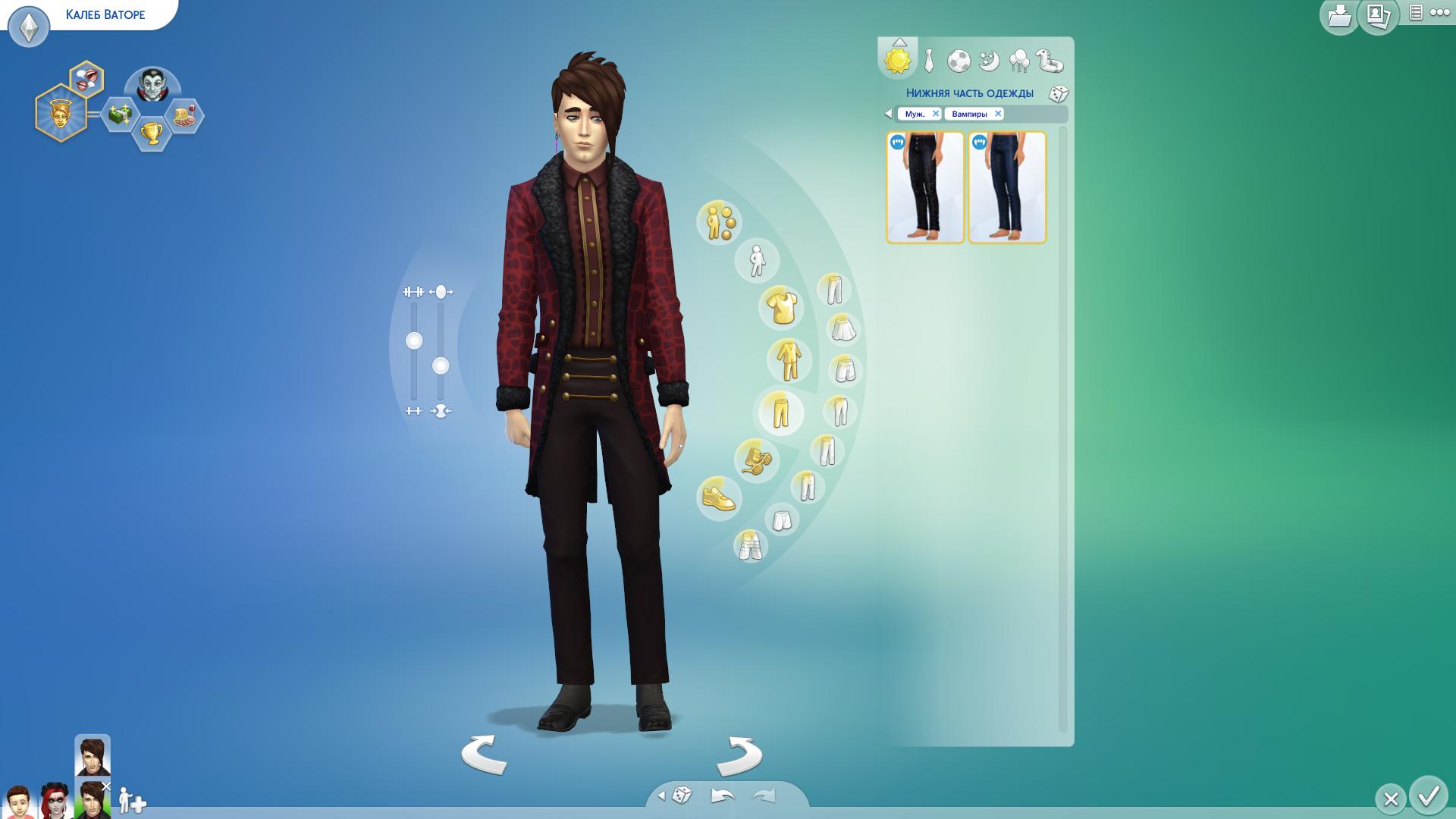This screenshot has height=819, width=1456.
Task: Open the formal necktie outfit category
Action: click(929, 61)
